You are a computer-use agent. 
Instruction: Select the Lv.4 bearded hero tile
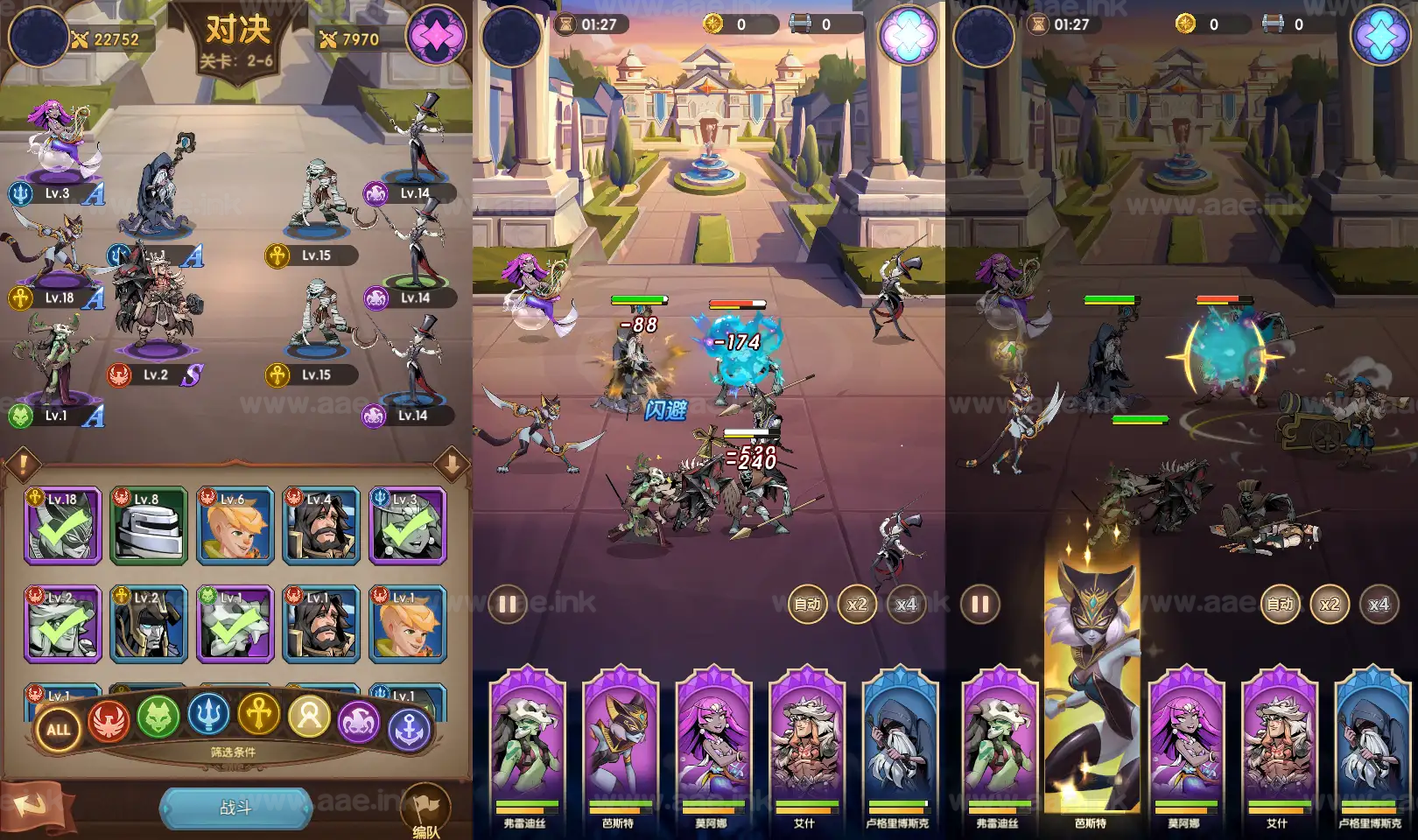[321, 525]
